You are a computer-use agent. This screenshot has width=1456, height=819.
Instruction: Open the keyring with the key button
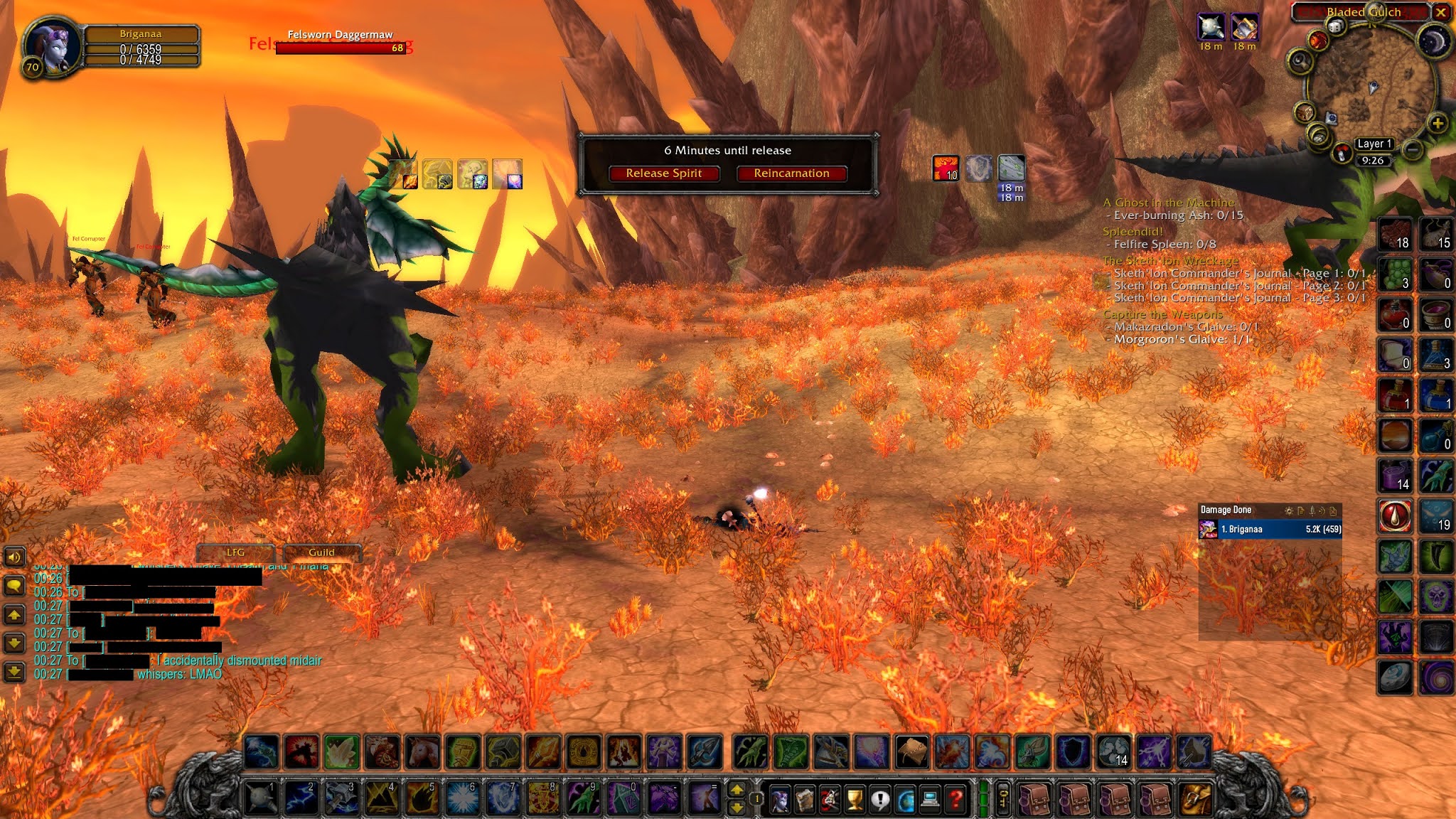pos(1003,799)
